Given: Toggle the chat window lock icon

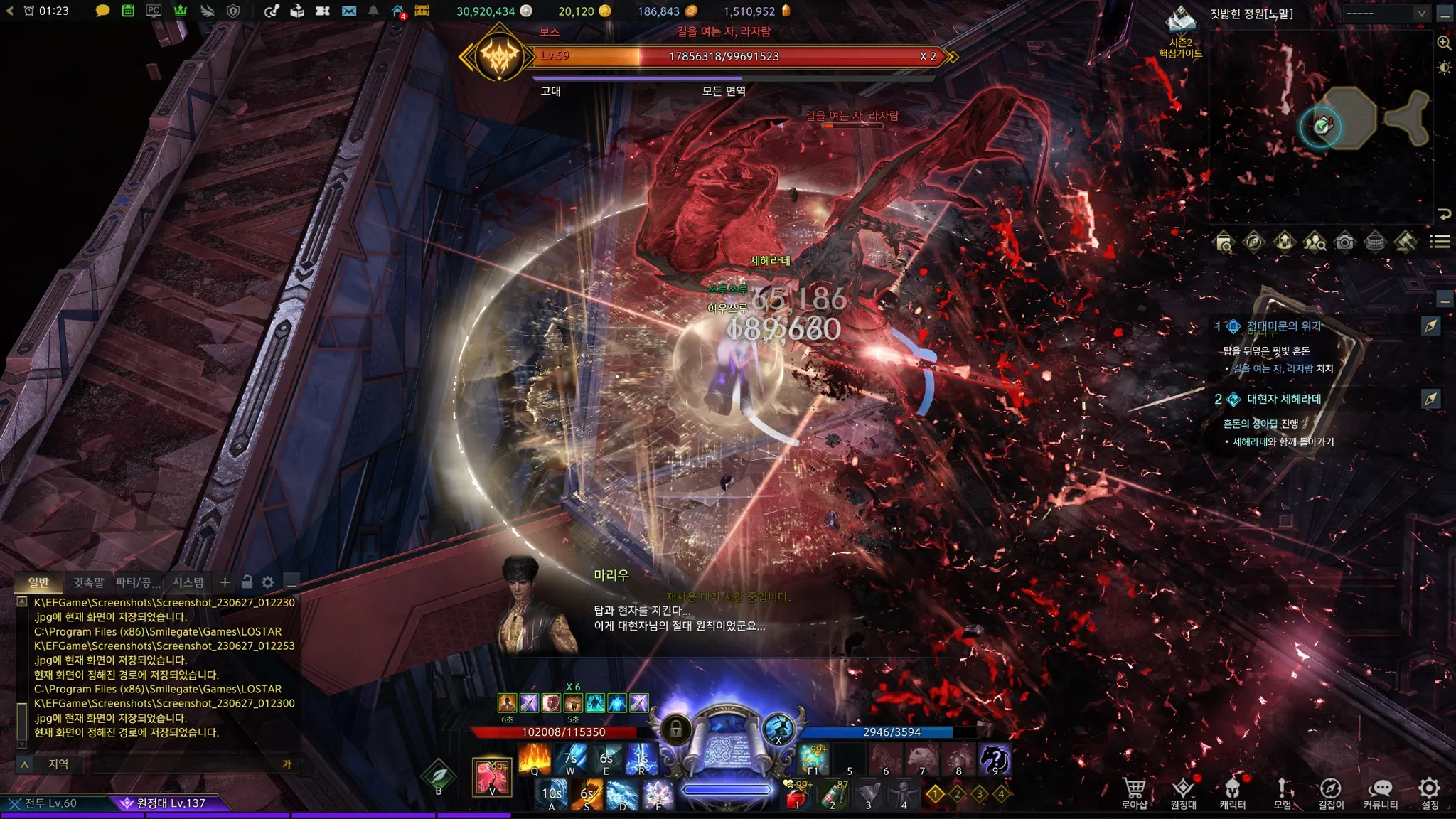Looking at the screenshot, I should tap(247, 582).
